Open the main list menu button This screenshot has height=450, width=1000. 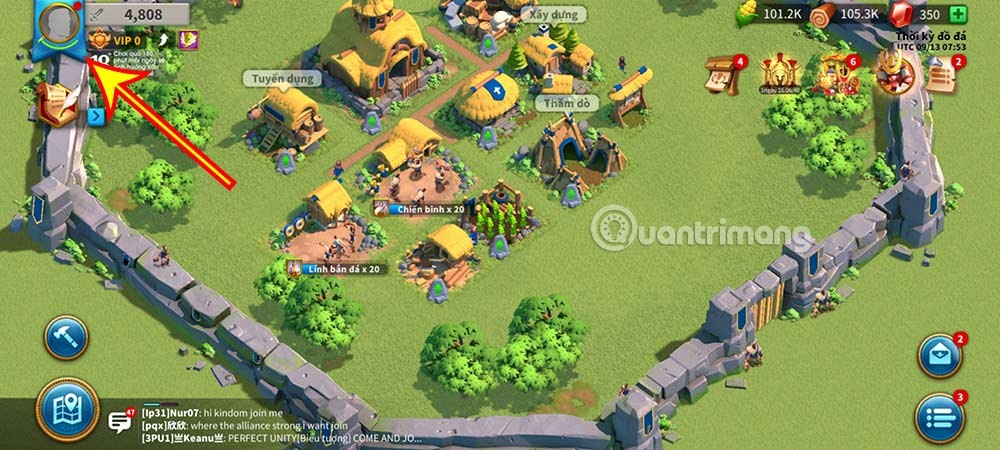click(x=940, y=413)
